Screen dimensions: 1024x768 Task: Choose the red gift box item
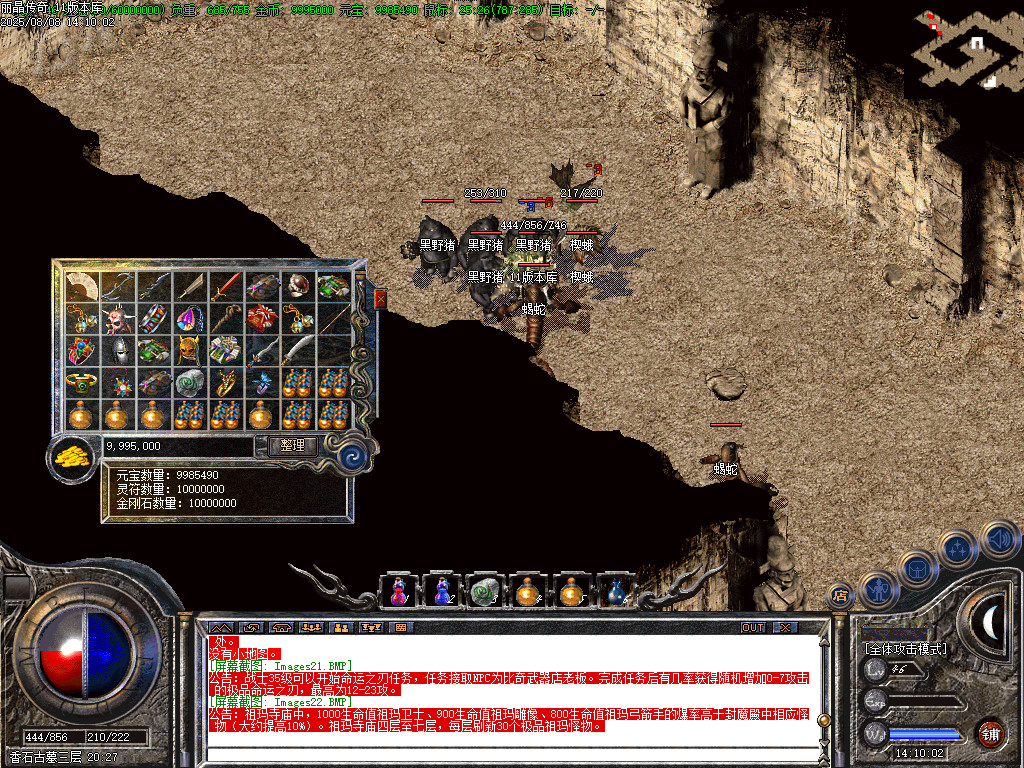tap(261, 319)
